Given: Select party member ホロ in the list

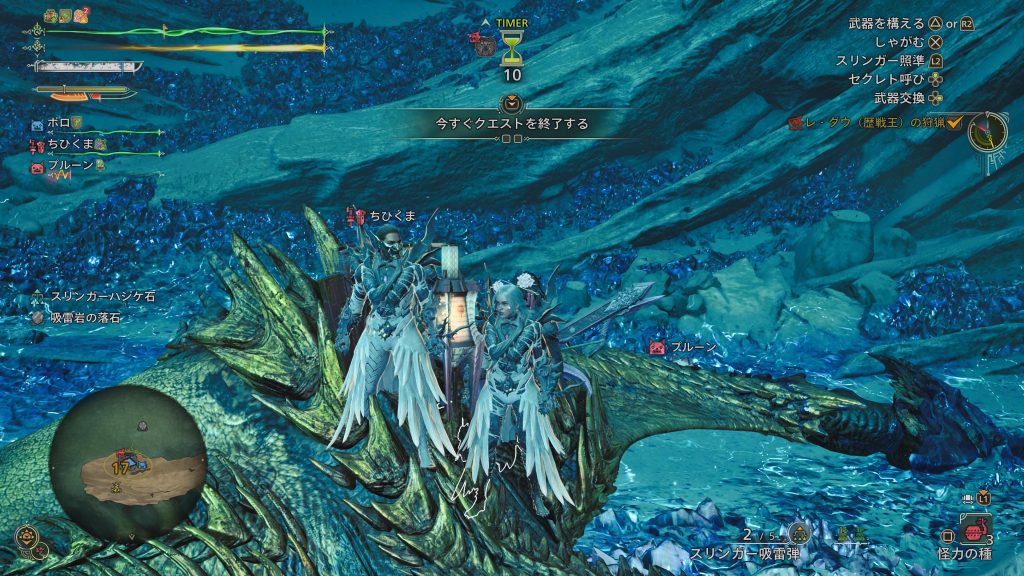Looking at the screenshot, I should [57, 123].
